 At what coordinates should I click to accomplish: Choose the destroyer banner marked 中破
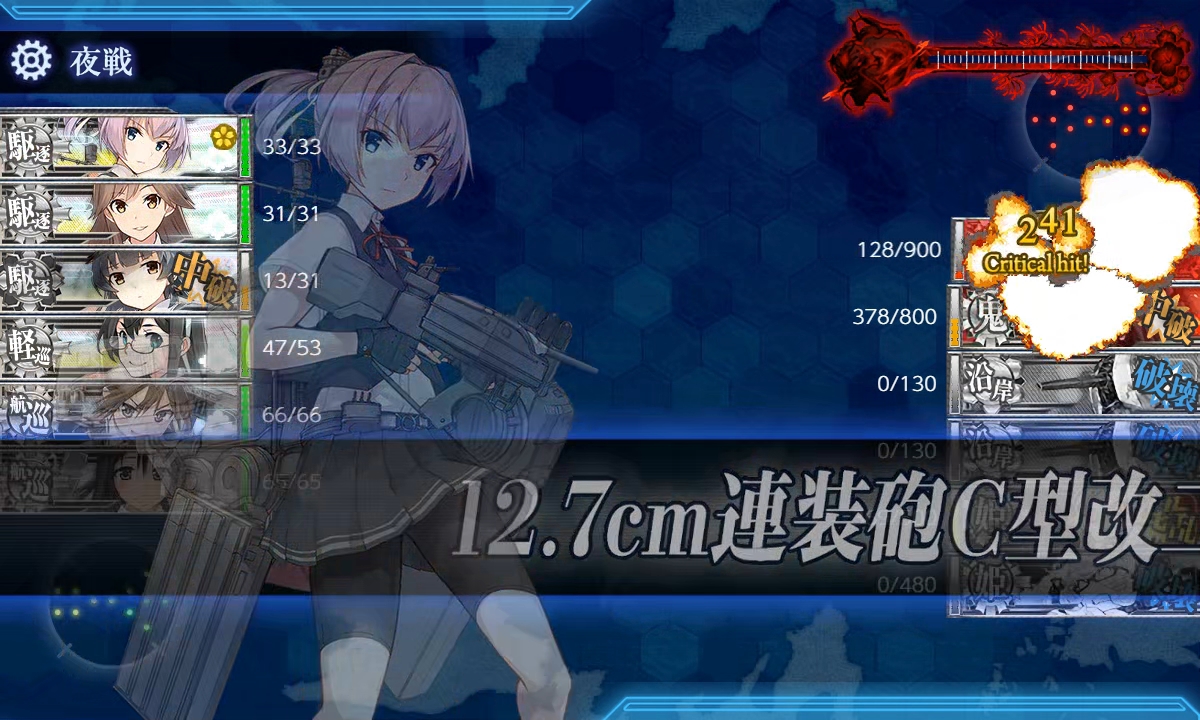120,280
